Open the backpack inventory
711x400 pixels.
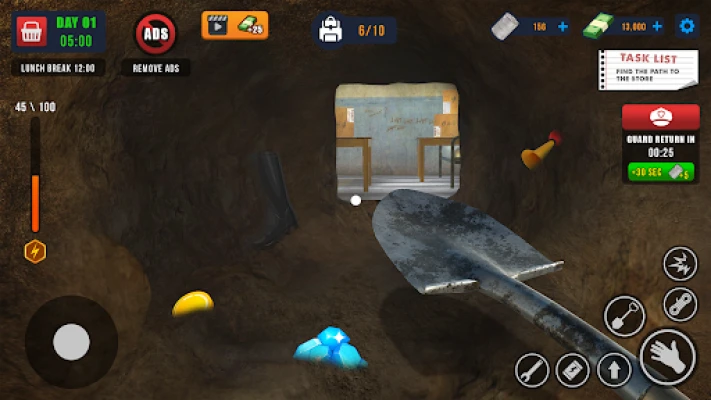(331, 31)
